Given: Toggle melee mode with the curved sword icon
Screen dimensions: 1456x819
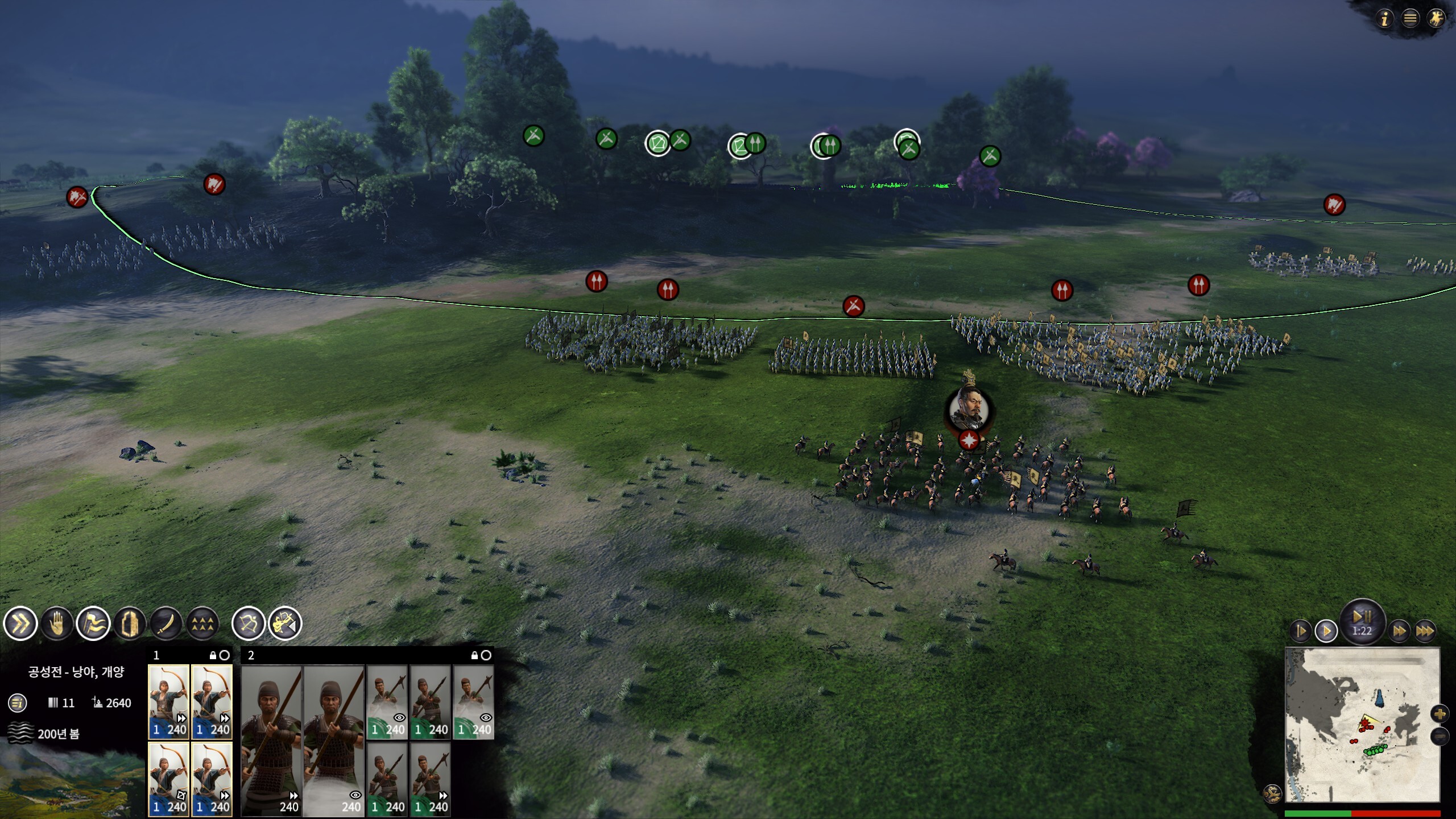Looking at the screenshot, I should pyautogui.click(x=166, y=624).
